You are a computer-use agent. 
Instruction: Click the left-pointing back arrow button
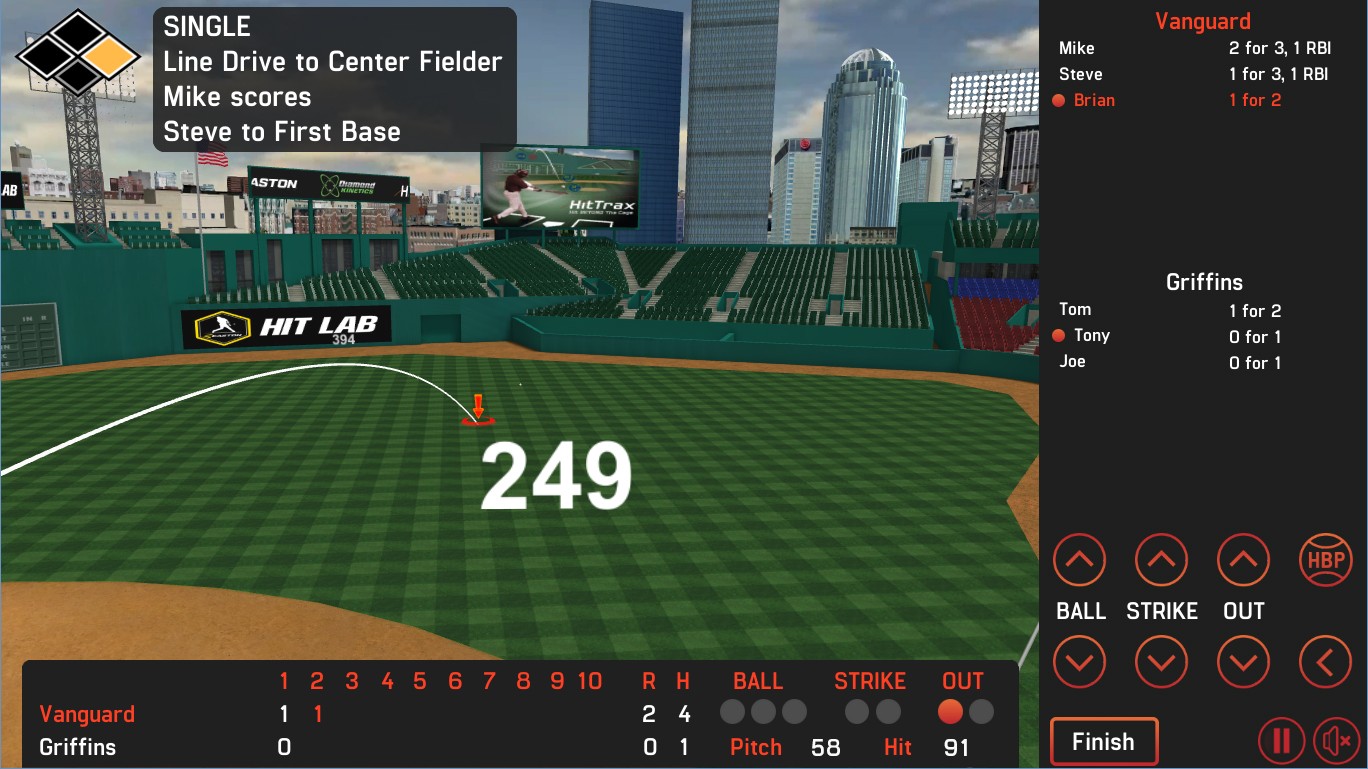click(x=1325, y=662)
